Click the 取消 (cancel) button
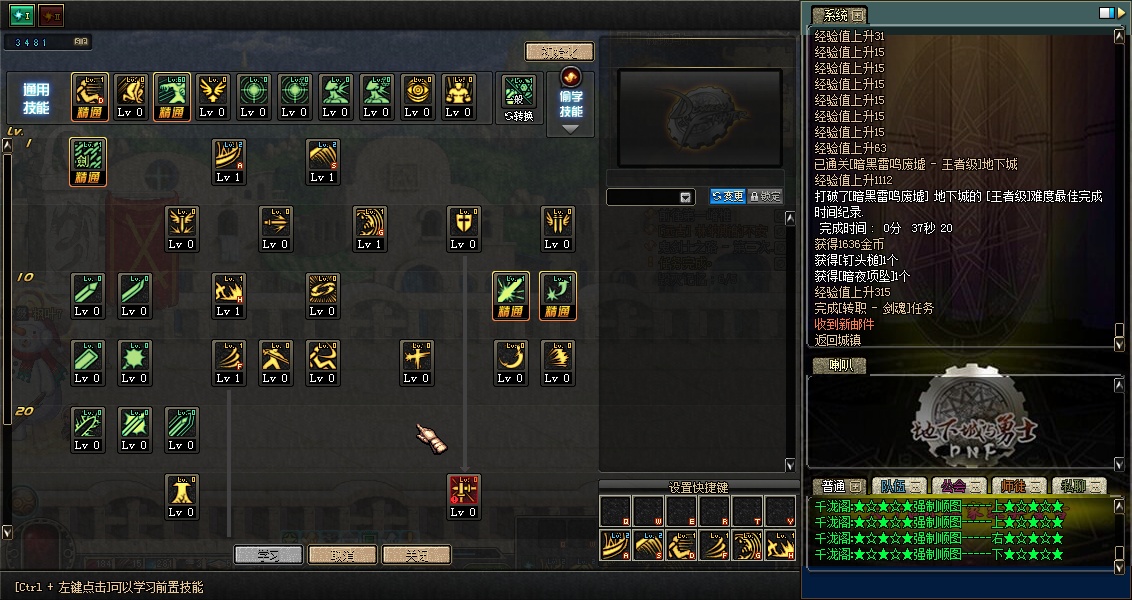Viewport: 1132px width, 600px height. tap(343, 554)
